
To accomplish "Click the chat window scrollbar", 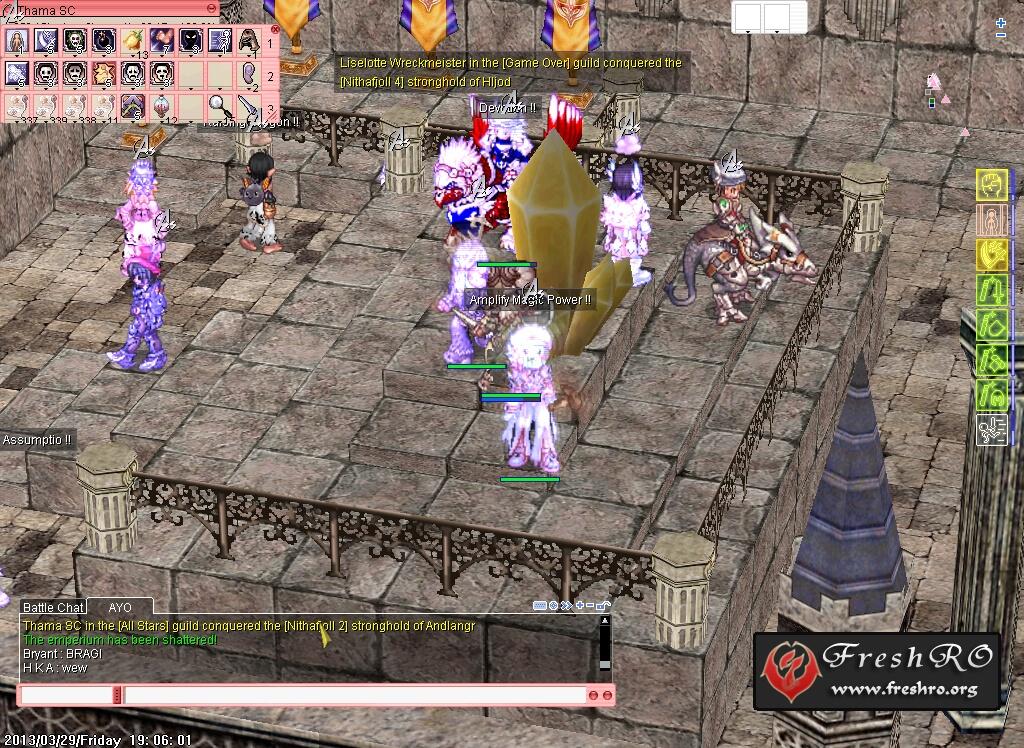I will click(x=604, y=644).
